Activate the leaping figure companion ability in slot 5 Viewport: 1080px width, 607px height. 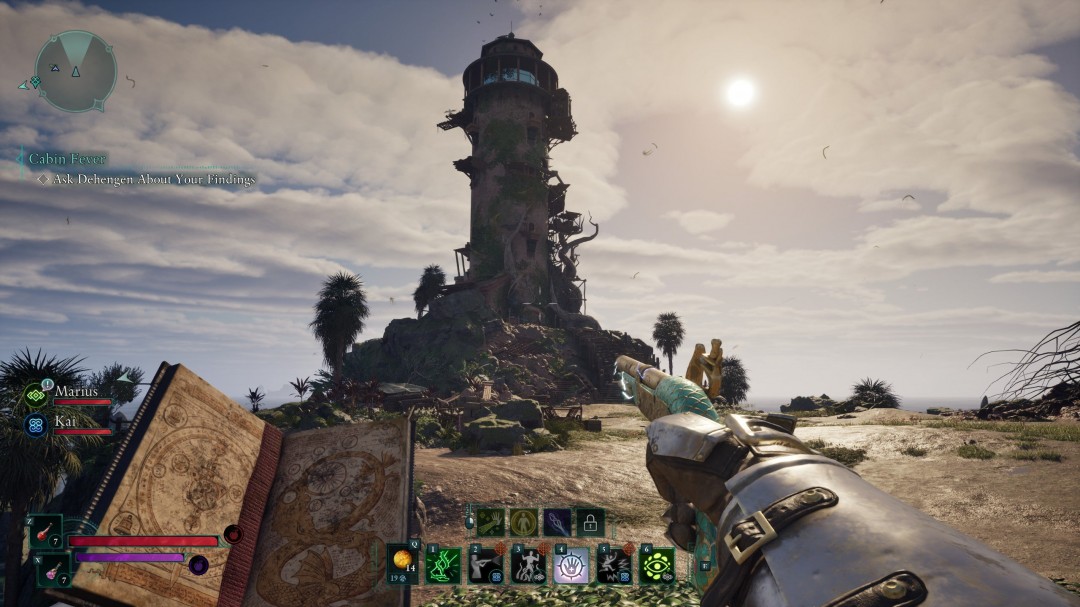point(614,565)
